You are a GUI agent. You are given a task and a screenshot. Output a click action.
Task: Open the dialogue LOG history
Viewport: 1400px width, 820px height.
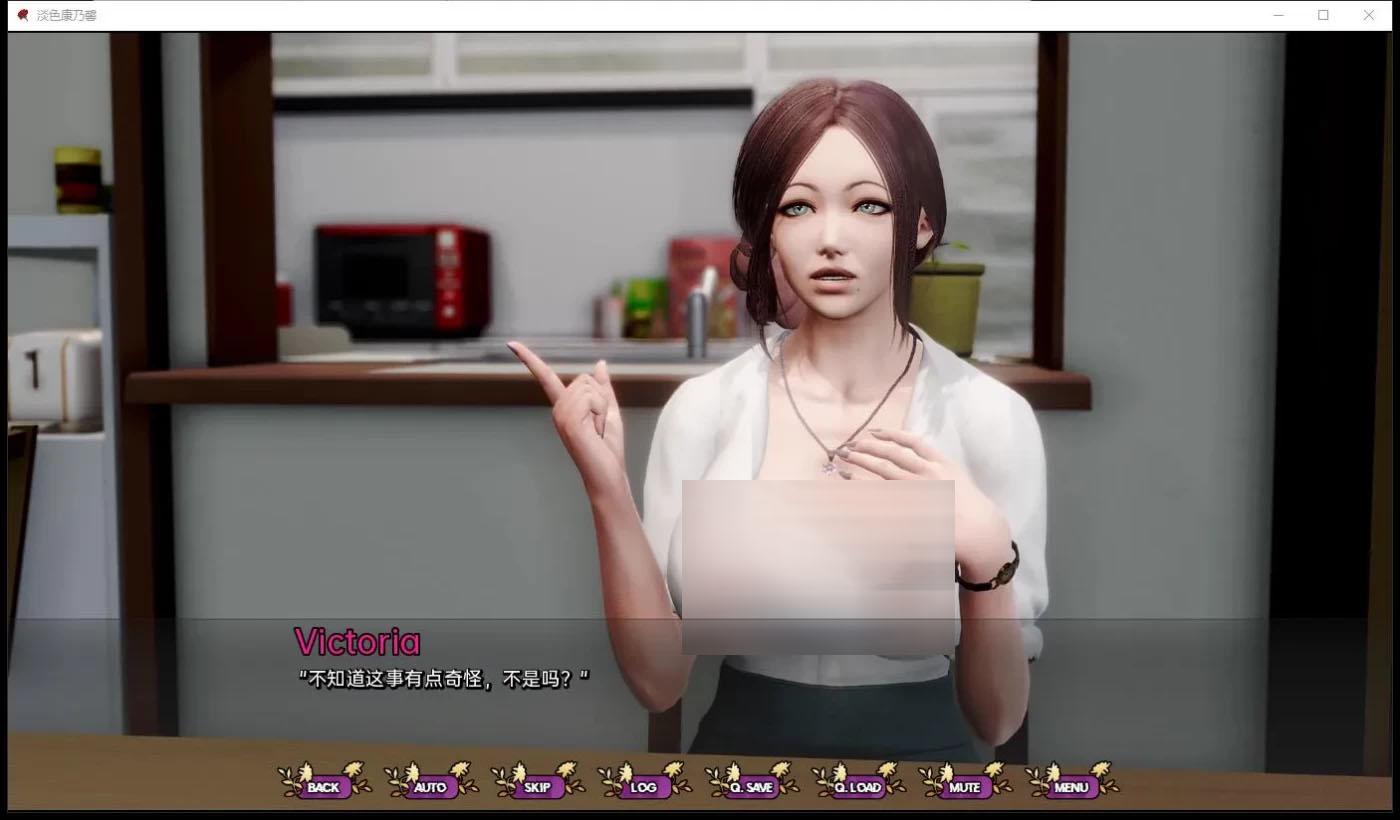pos(643,788)
